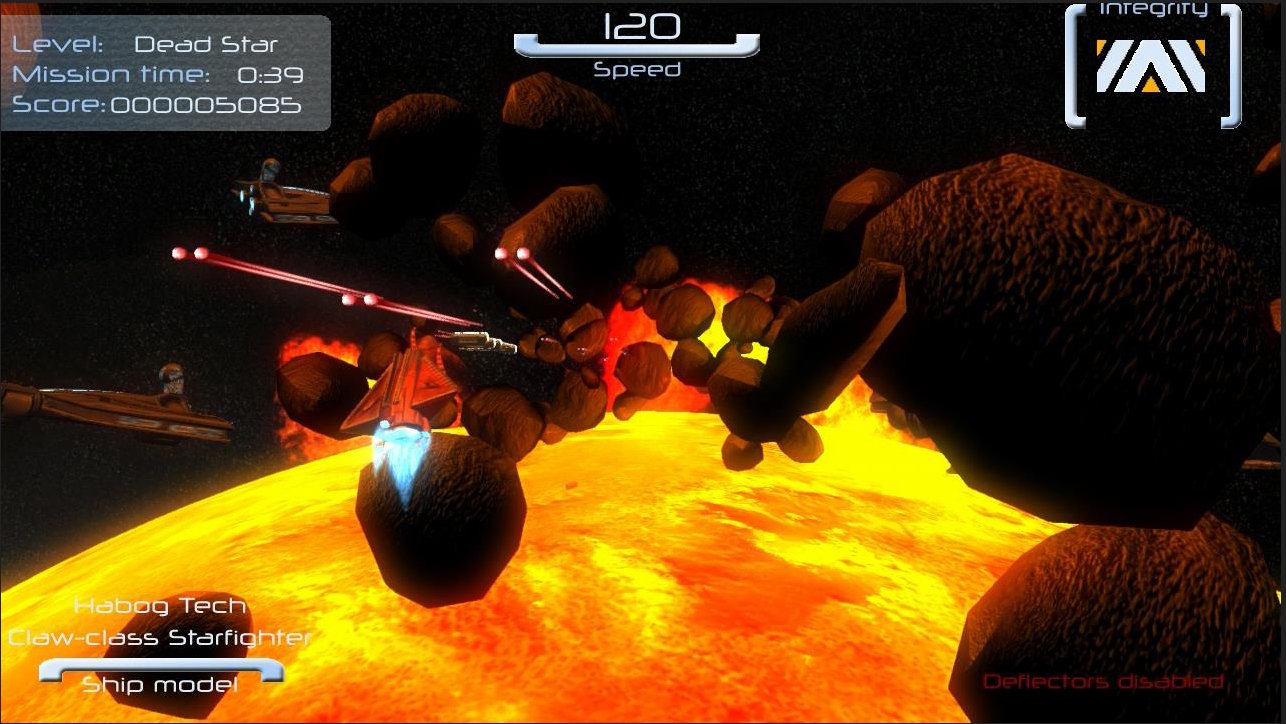Viewport: 1286px width, 724px height.
Task: Click the Habog Tech manufacturer name
Action: pyautogui.click(x=160, y=606)
